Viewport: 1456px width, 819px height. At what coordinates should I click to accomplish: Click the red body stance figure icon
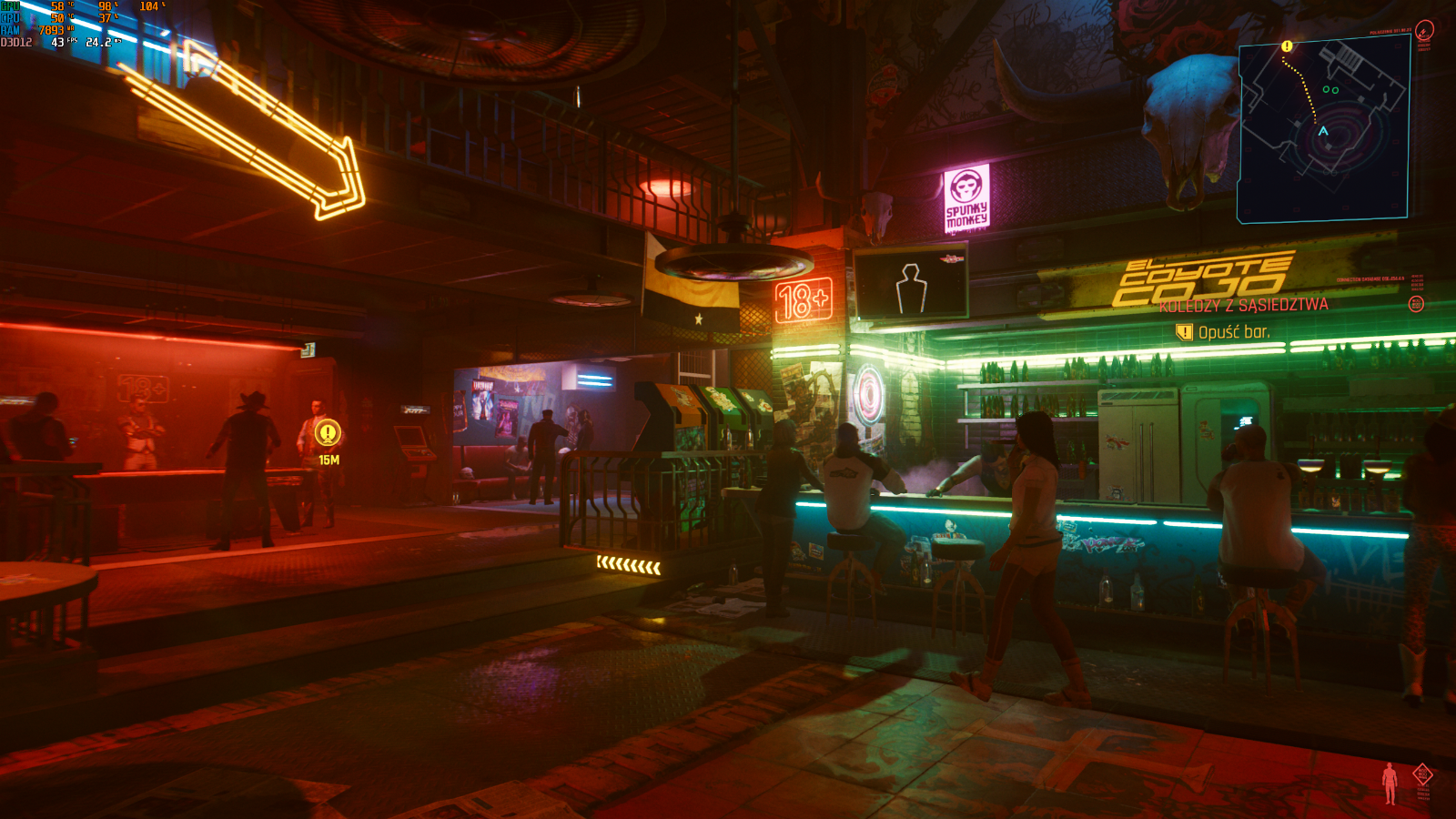tap(1389, 783)
